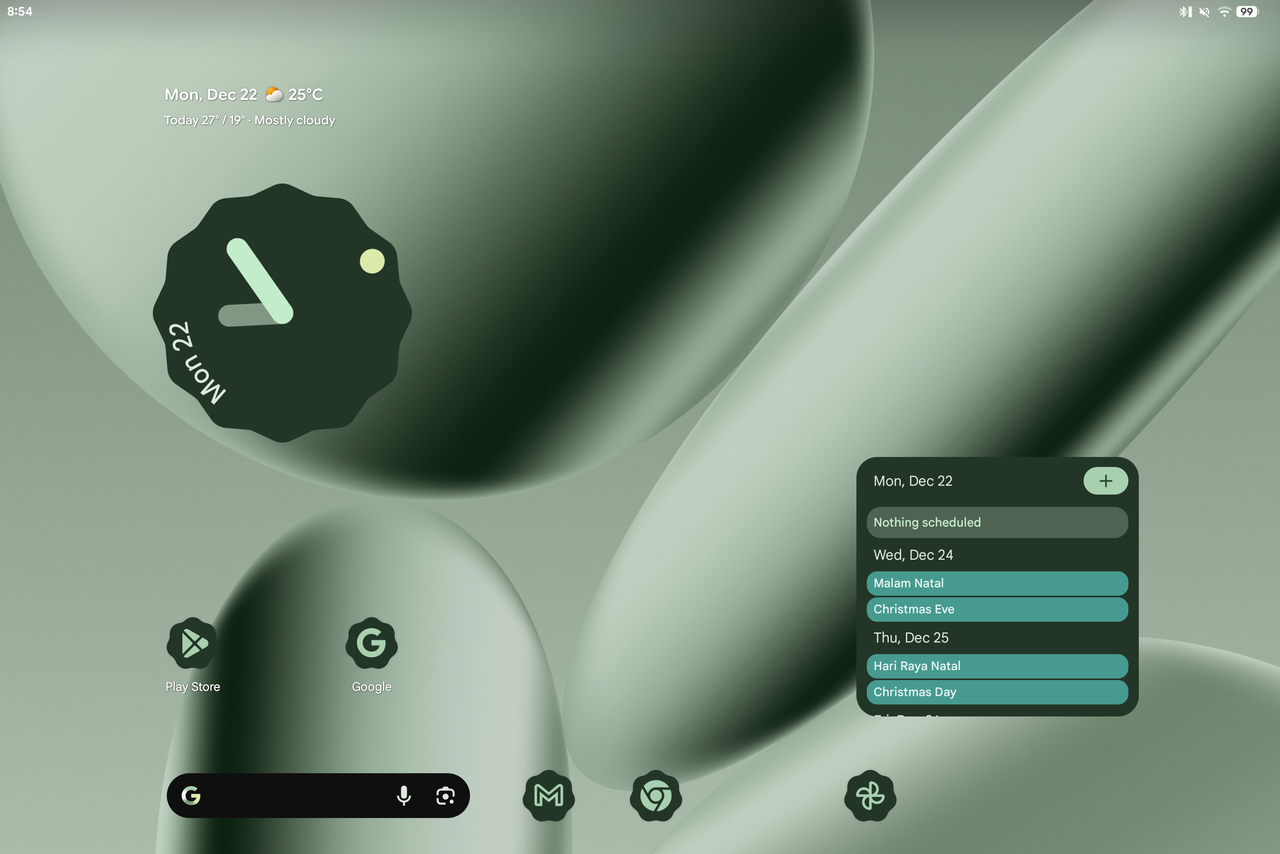Select the Christmas Eve event
Image resolution: width=1280 pixels, height=854 pixels.
[997, 609]
